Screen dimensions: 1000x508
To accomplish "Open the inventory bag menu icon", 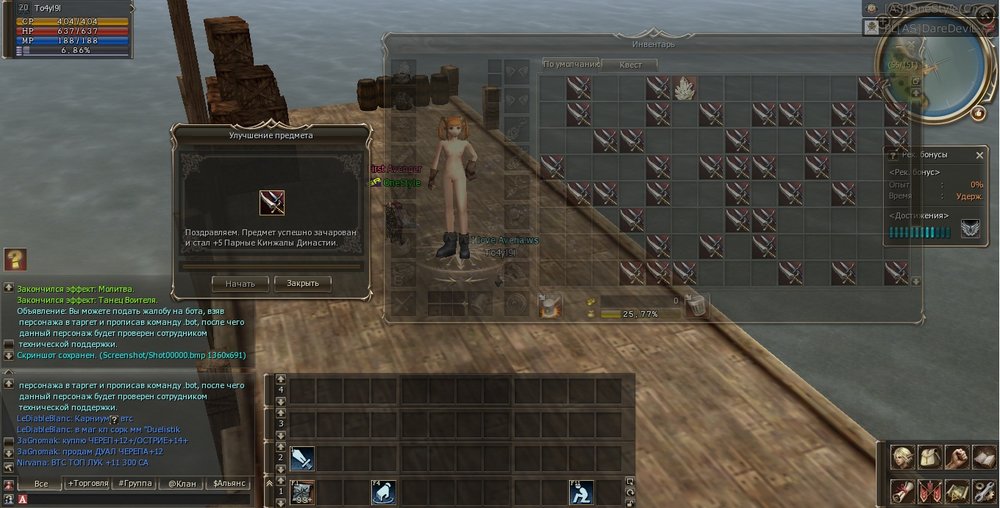I will point(930,459).
